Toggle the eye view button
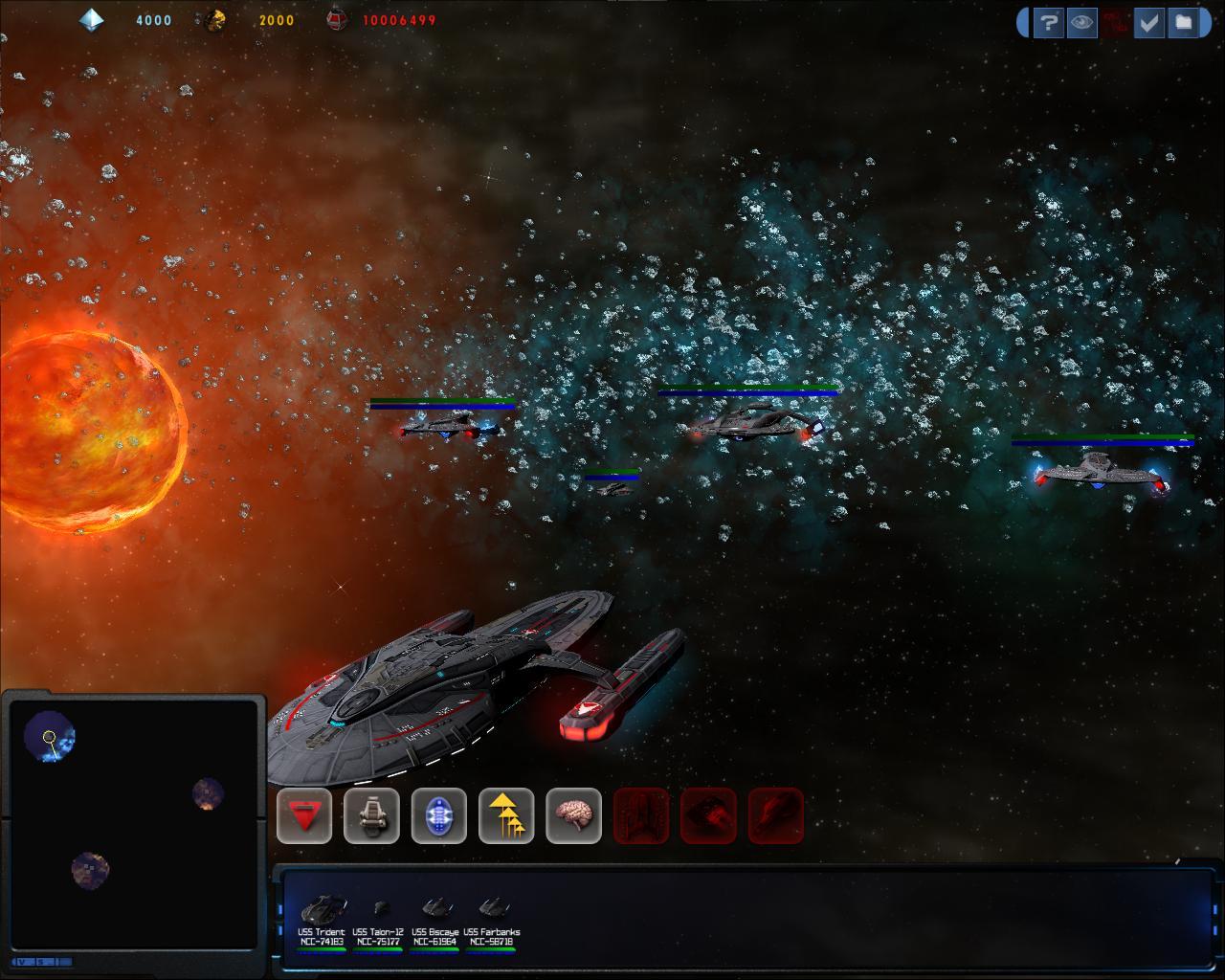The image size is (1225, 980). (1082, 22)
